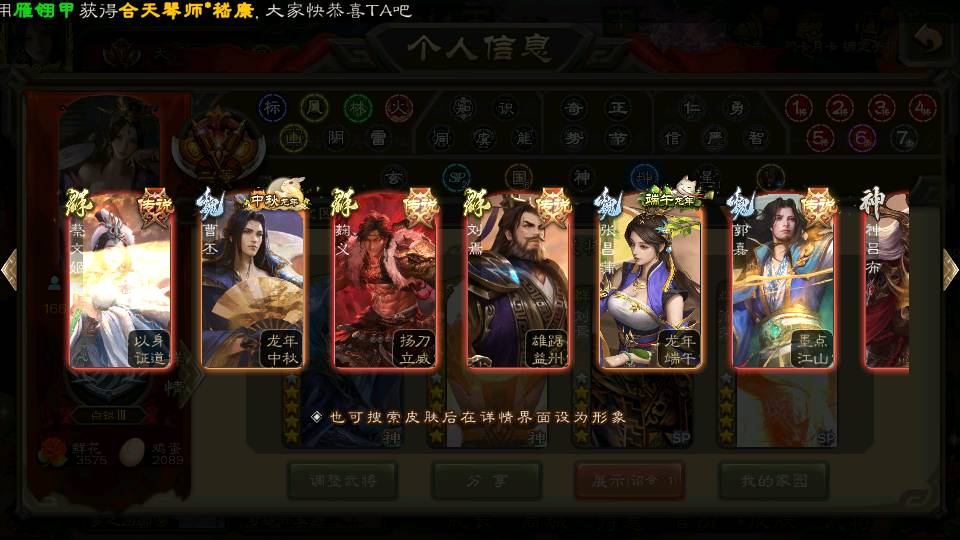Click the 分享 share button
960x540 pixels.
pos(487,481)
